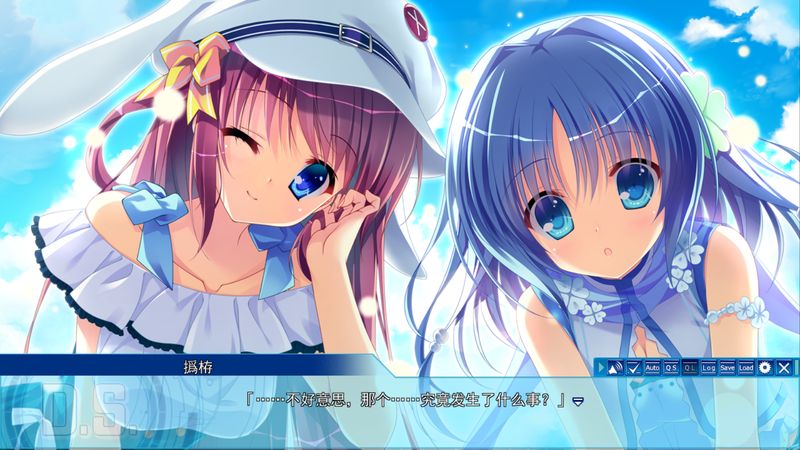Enable Auto mode
800x450 pixels.
(652, 367)
